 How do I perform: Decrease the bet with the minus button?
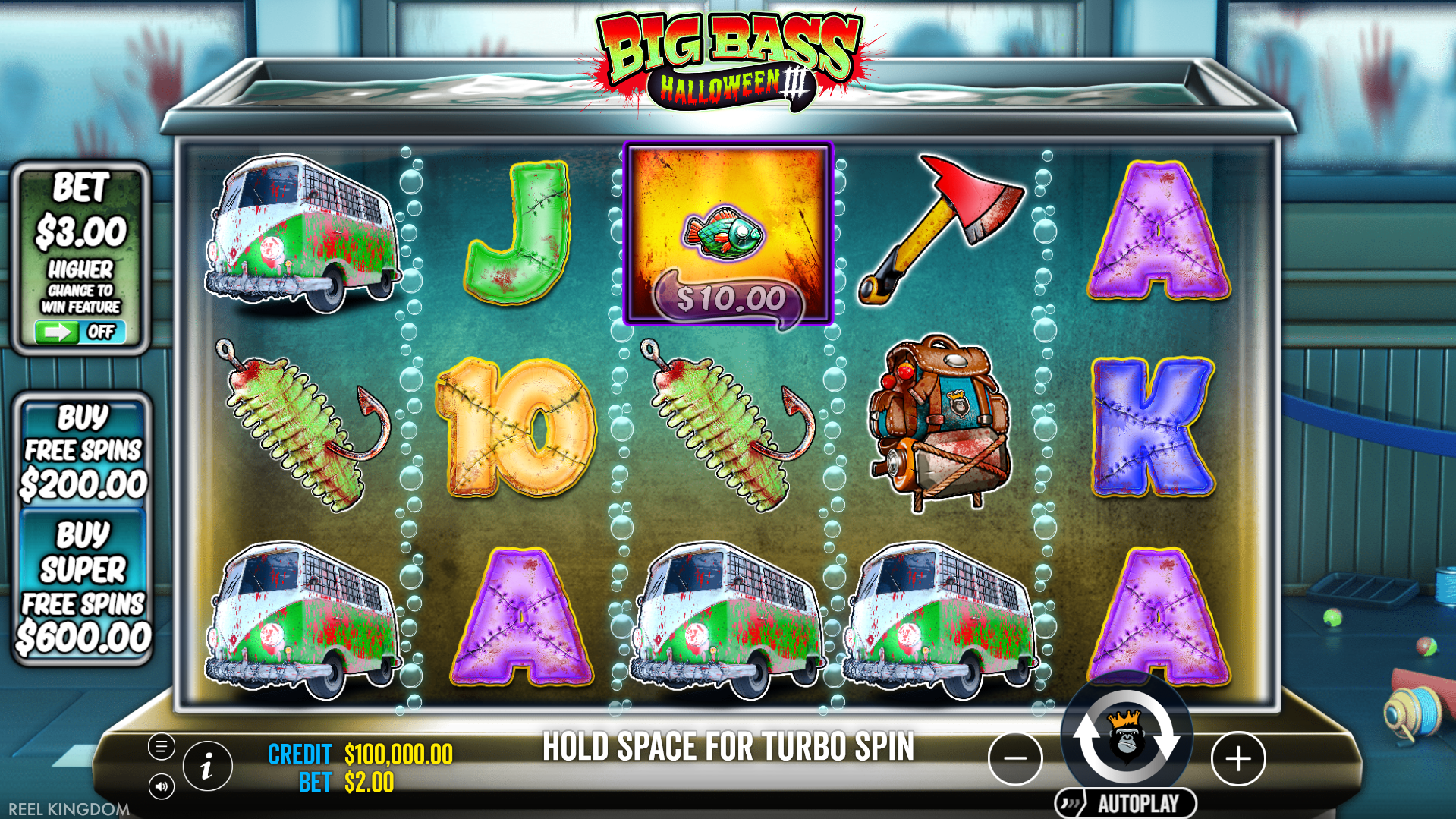[x=1014, y=758]
